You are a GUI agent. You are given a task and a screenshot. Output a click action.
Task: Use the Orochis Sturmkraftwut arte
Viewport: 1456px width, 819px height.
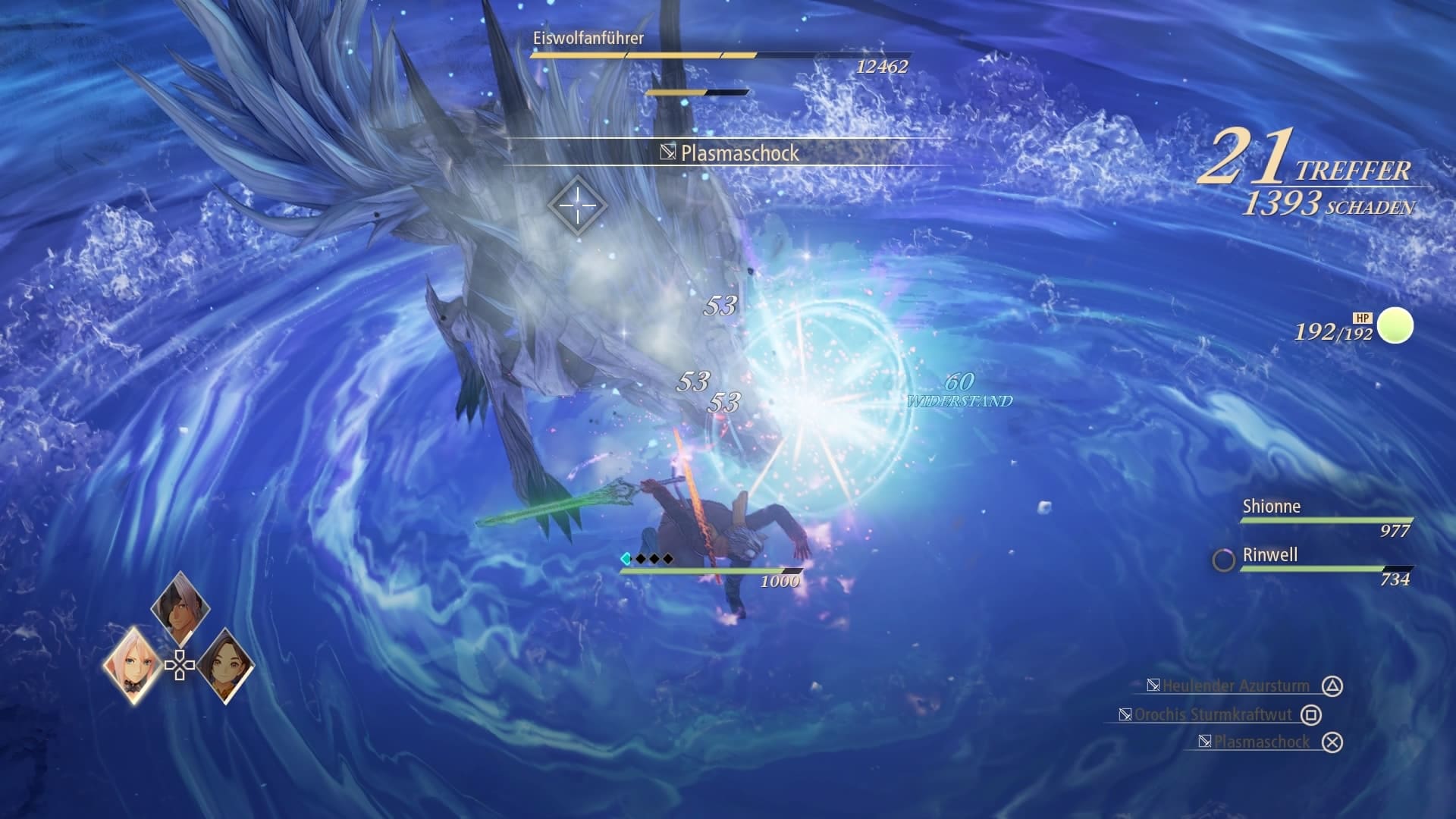click(1213, 714)
